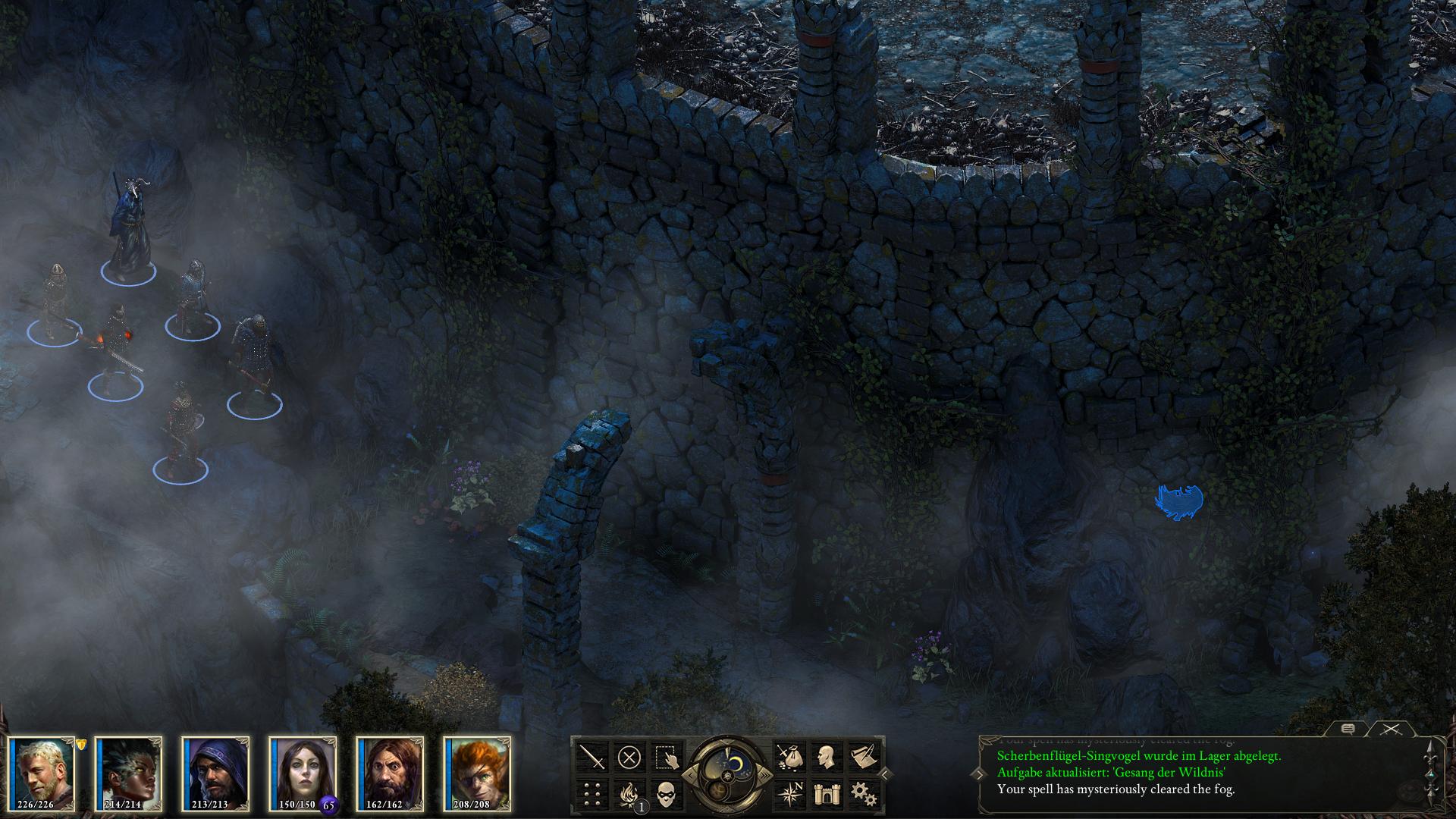
Task: Activate the sword attack command
Action: pyautogui.click(x=591, y=757)
